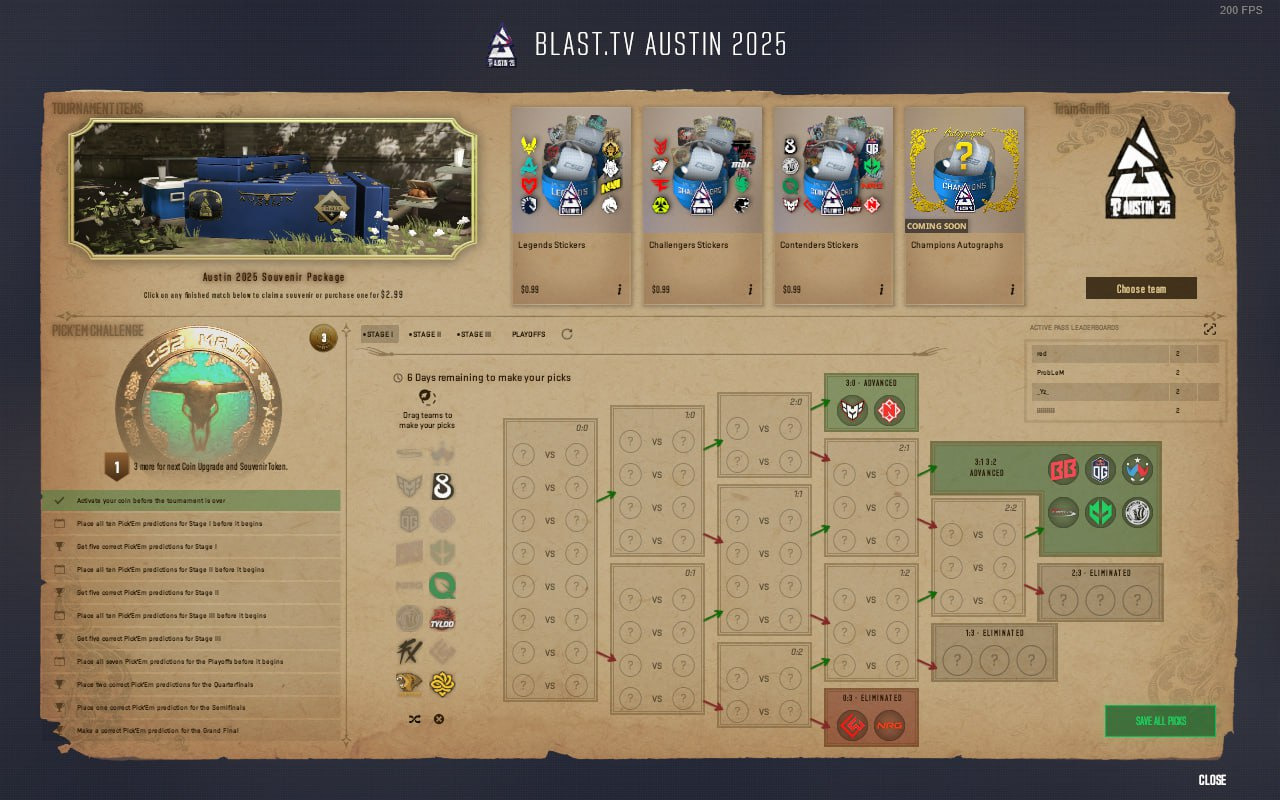
Task: Click the refresh bracket icon
Action: click(x=566, y=335)
